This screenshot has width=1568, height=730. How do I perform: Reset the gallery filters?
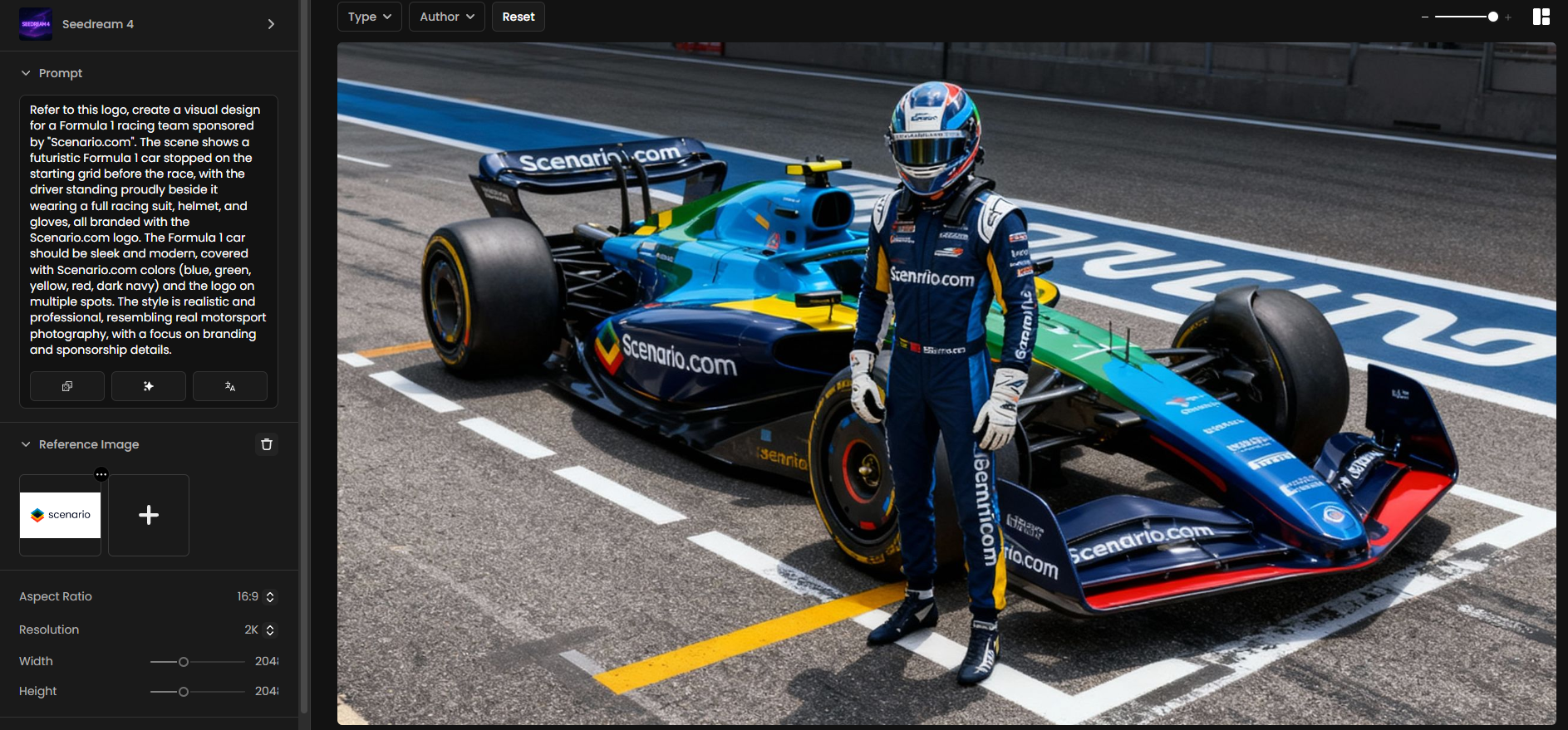[519, 17]
